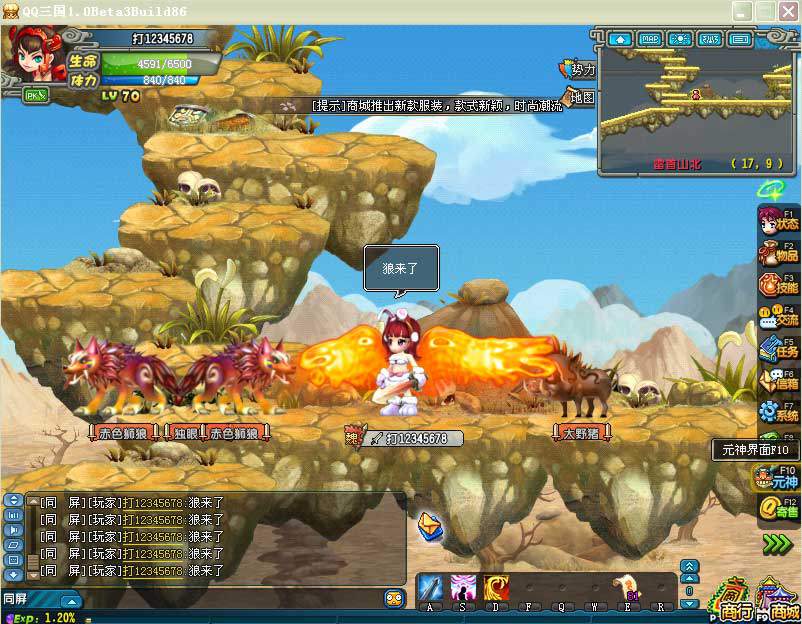Open the 同屏 chat channel dropdown
The image size is (802, 624).
70,600
